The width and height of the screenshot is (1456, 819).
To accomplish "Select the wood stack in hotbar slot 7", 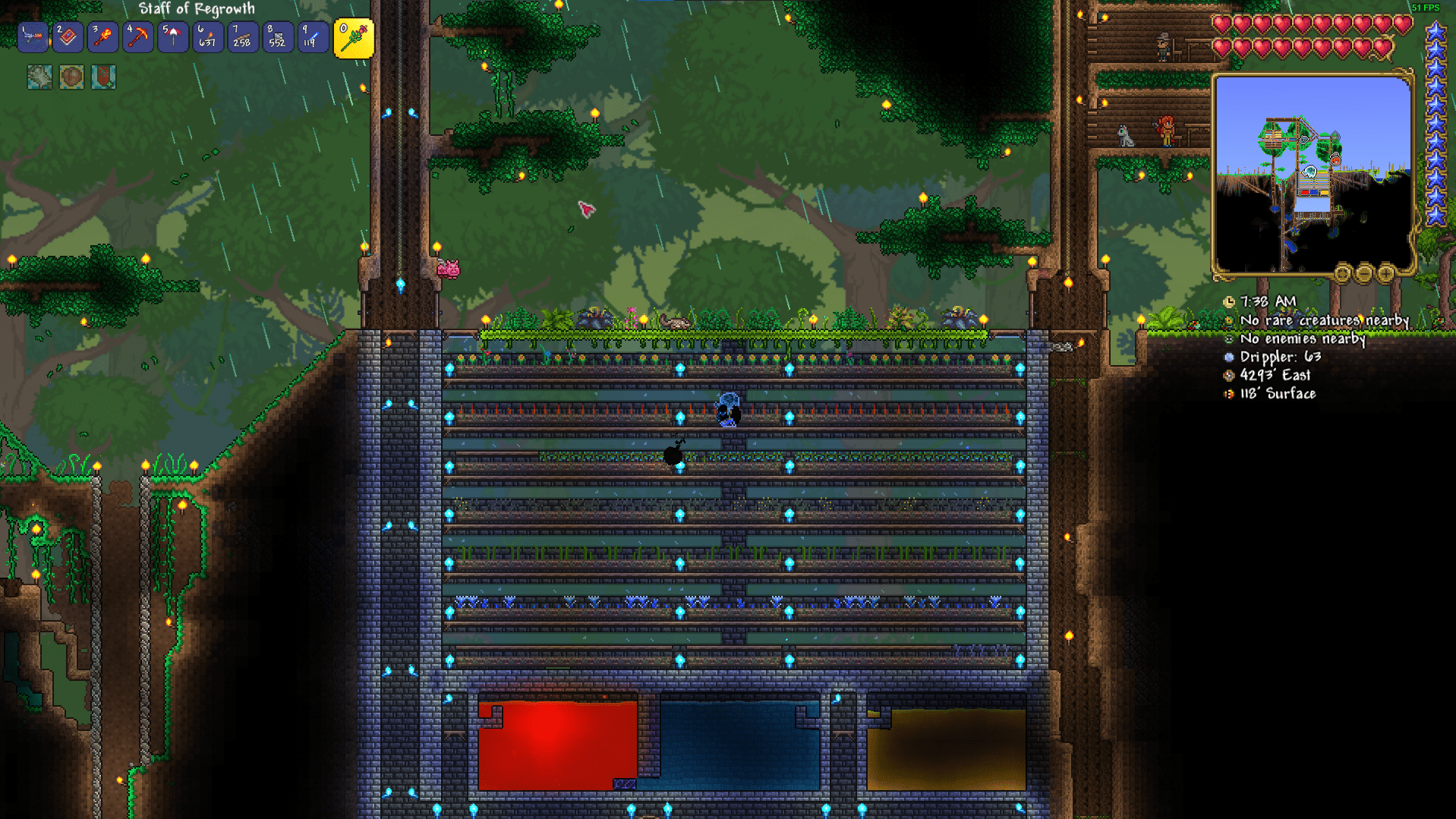I will (x=243, y=36).
